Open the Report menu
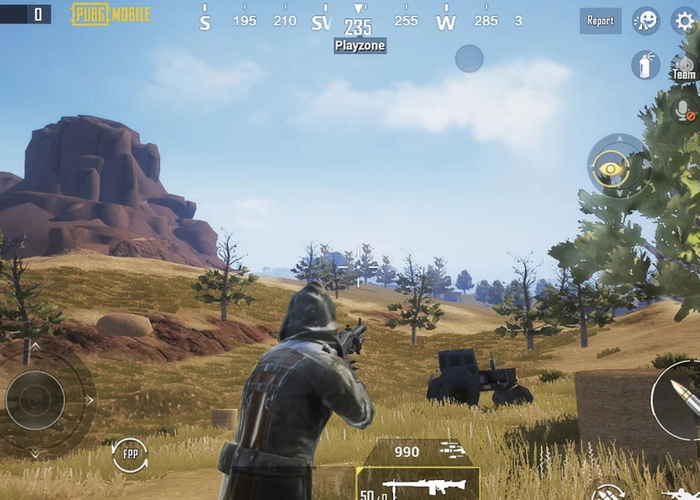The height and width of the screenshot is (500, 700). [600, 20]
